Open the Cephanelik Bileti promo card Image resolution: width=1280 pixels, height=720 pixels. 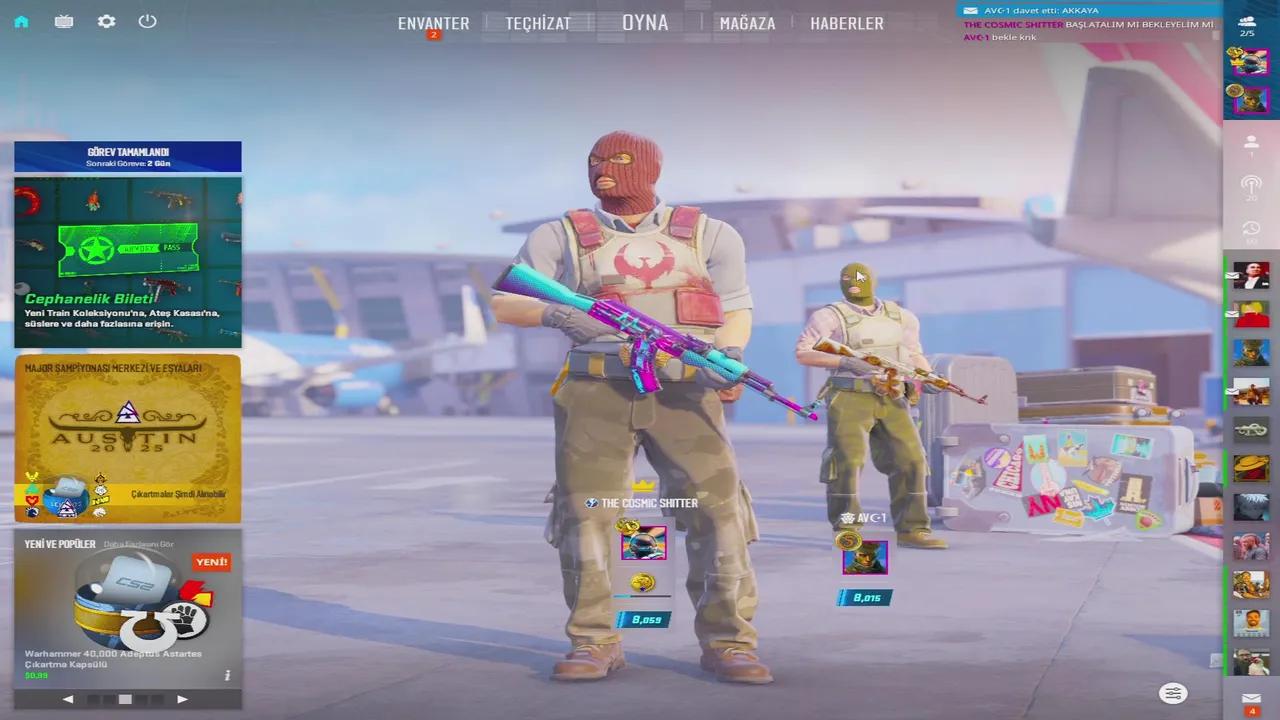127,262
